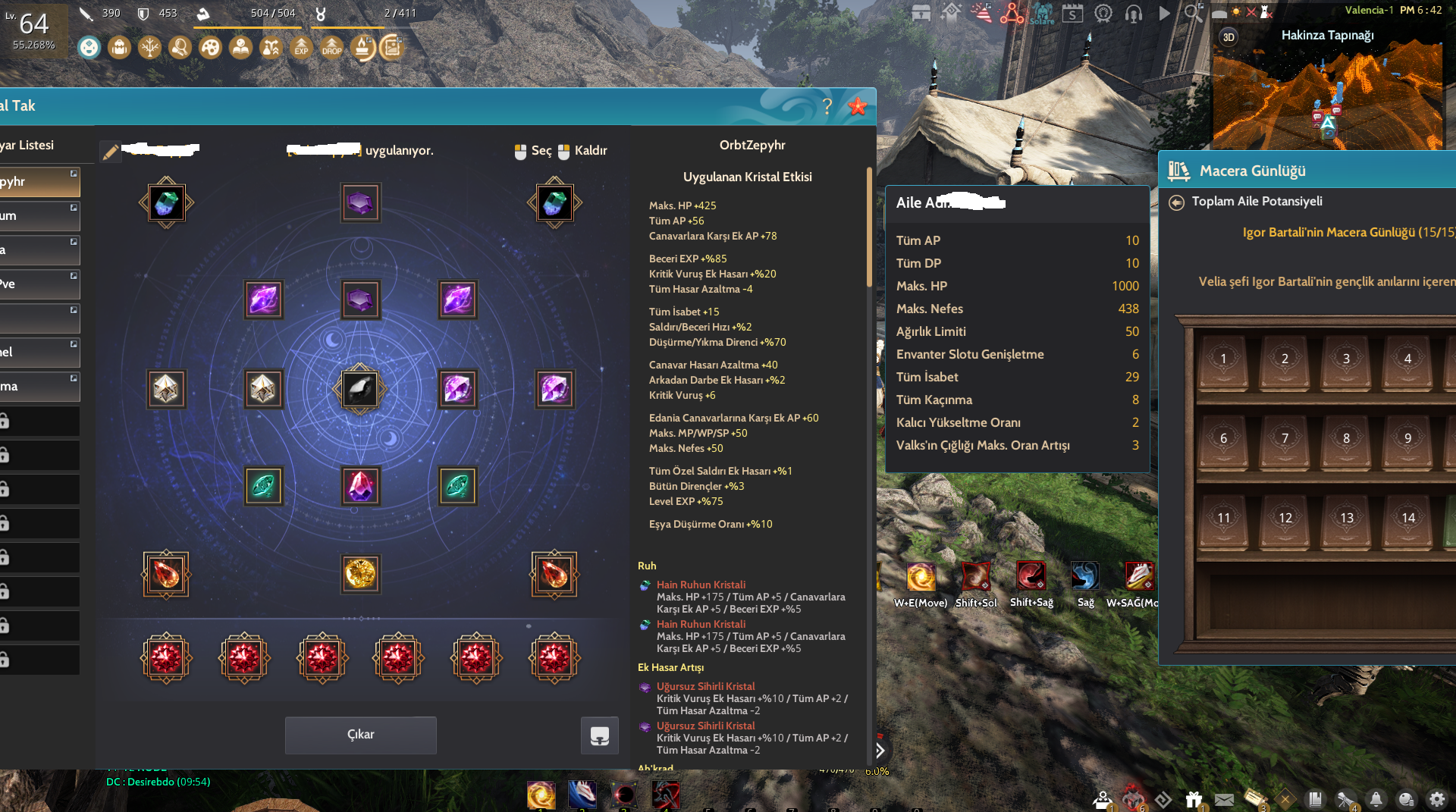
Task: Click the pencil edit preset name icon
Action: (110, 152)
